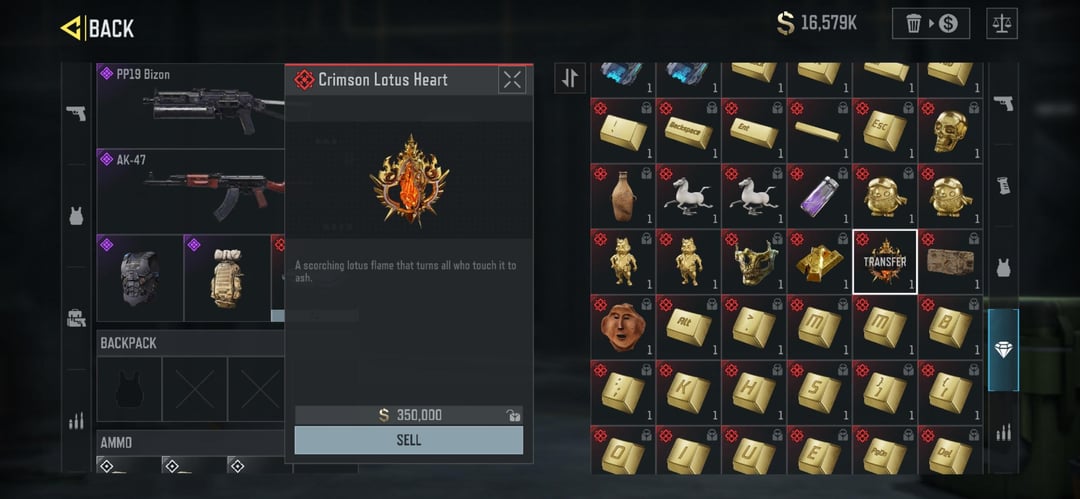
Task: Select the golden skull item
Action: pyautogui.click(x=950, y=130)
